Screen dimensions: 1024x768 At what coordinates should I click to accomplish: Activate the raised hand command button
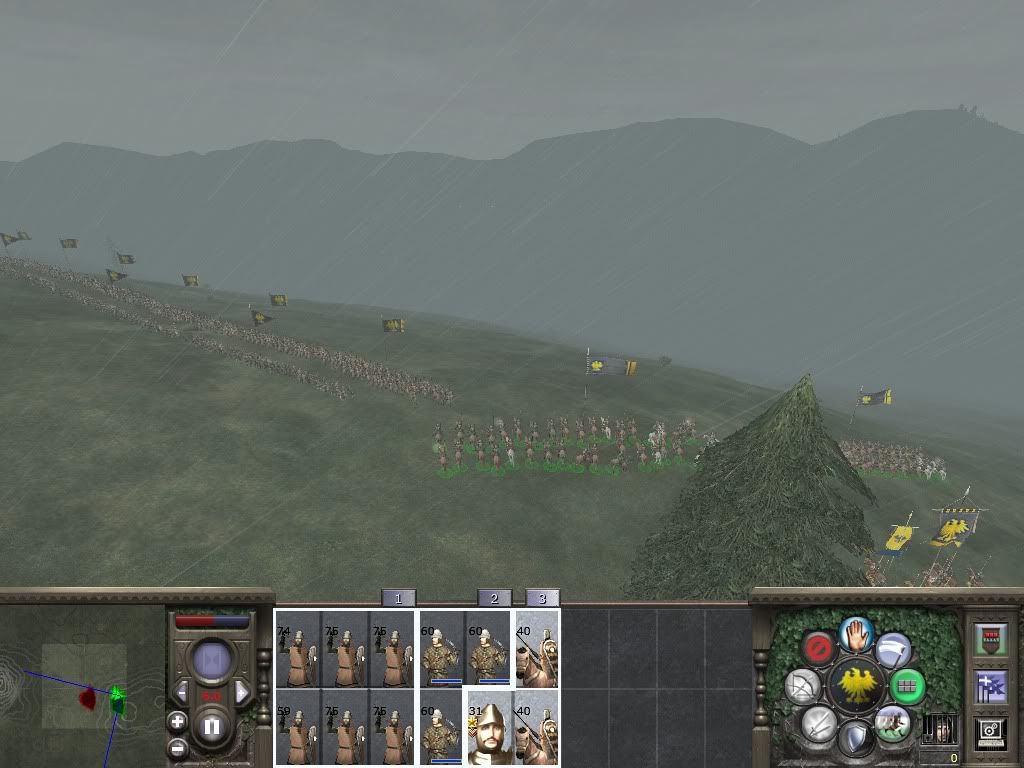coord(856,633)
